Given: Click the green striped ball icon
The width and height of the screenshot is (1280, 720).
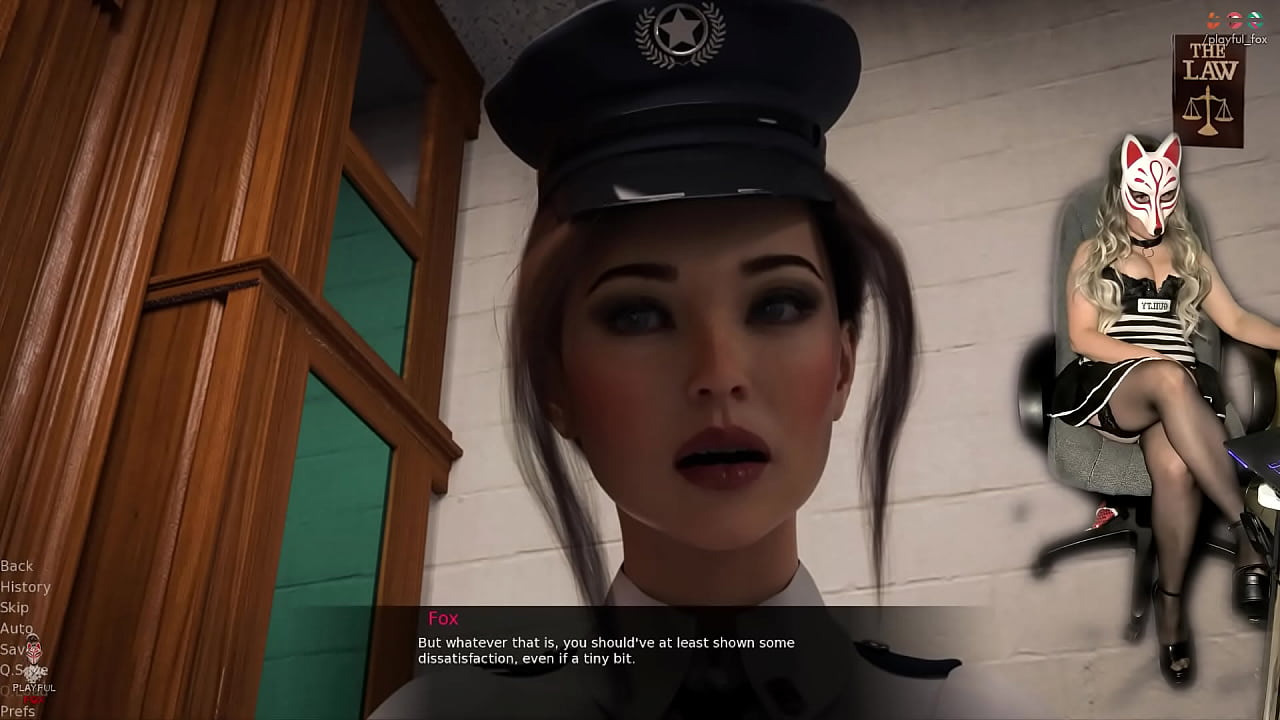Looking at the screenshot, I should click(1255, 18).
